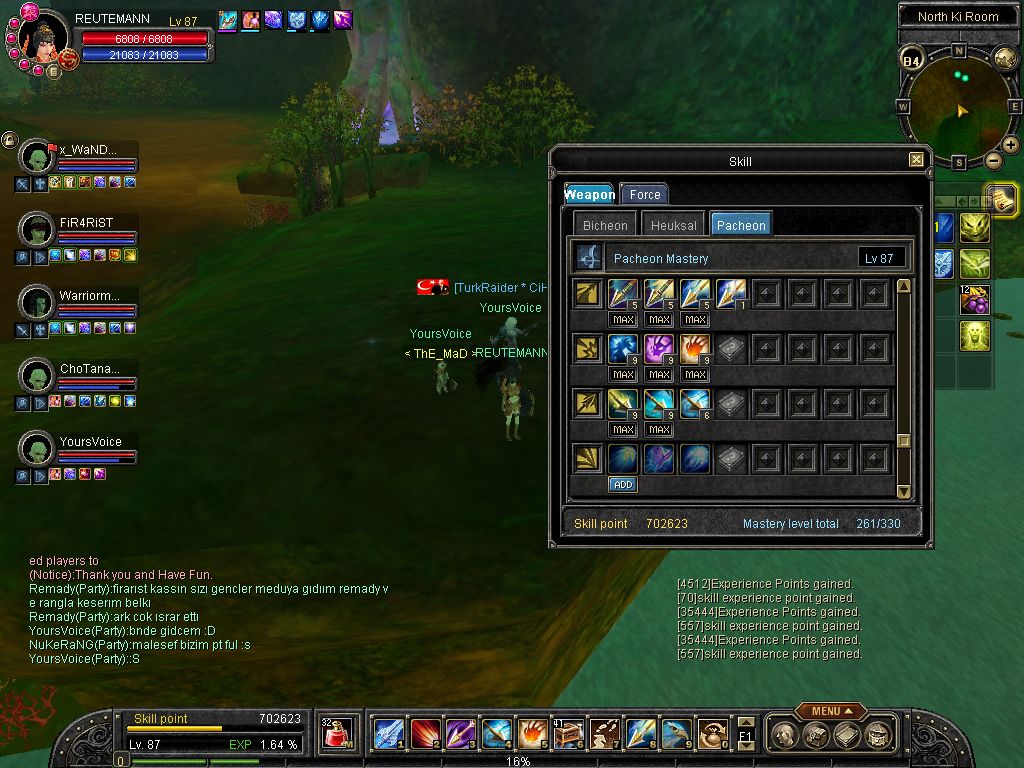Click the skill list scroll-down arrow
1024x768 pixels.
coord(904,491)
